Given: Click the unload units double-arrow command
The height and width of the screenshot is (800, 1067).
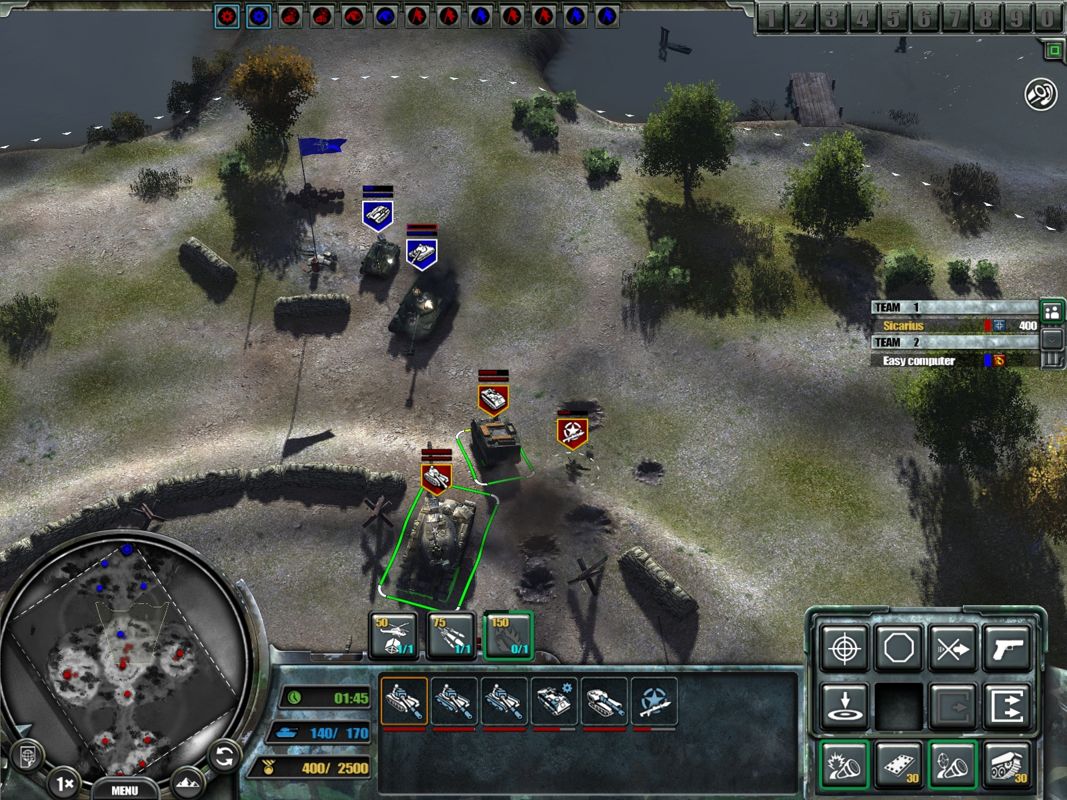Looking at the screenshot, I should point(1006,706).
